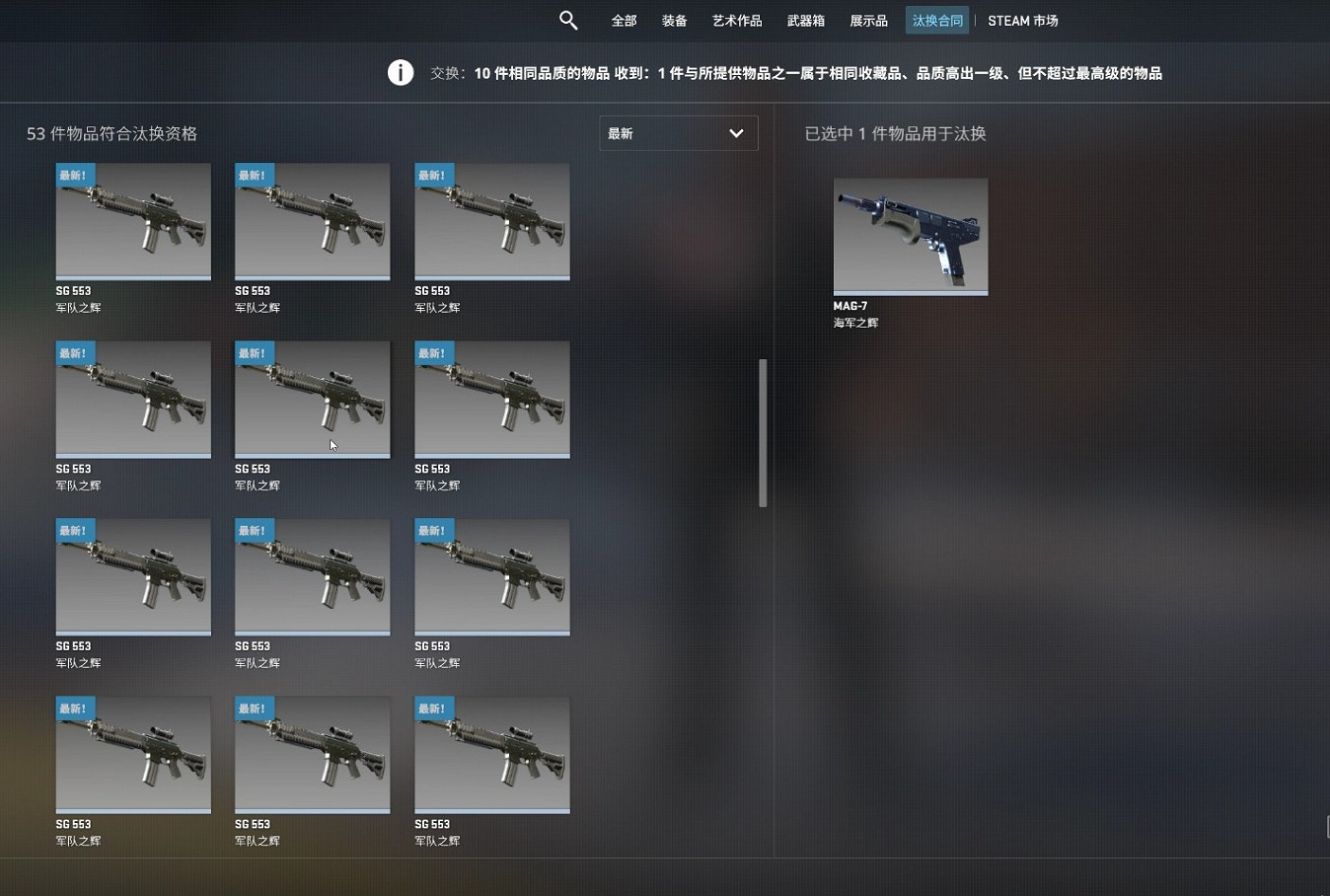Image resolution: width=1330 pixels, height=896 pixels.
Task: Click the 最新! badge on first item
Action: coord(74,174)
